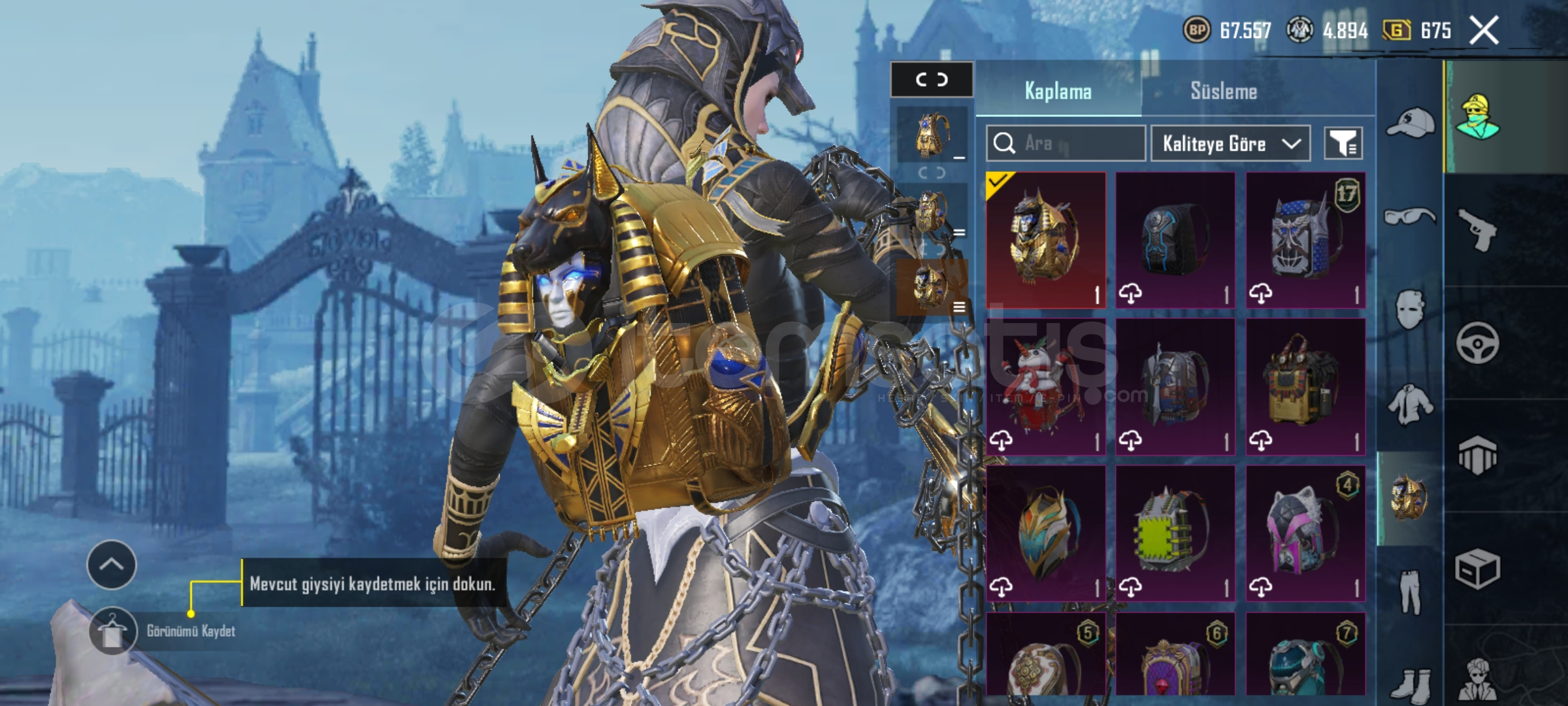Select the golden Anubis pharaoh backpack skin
The width and height of the screenshot is (1568, 706).
(1045, 239)
